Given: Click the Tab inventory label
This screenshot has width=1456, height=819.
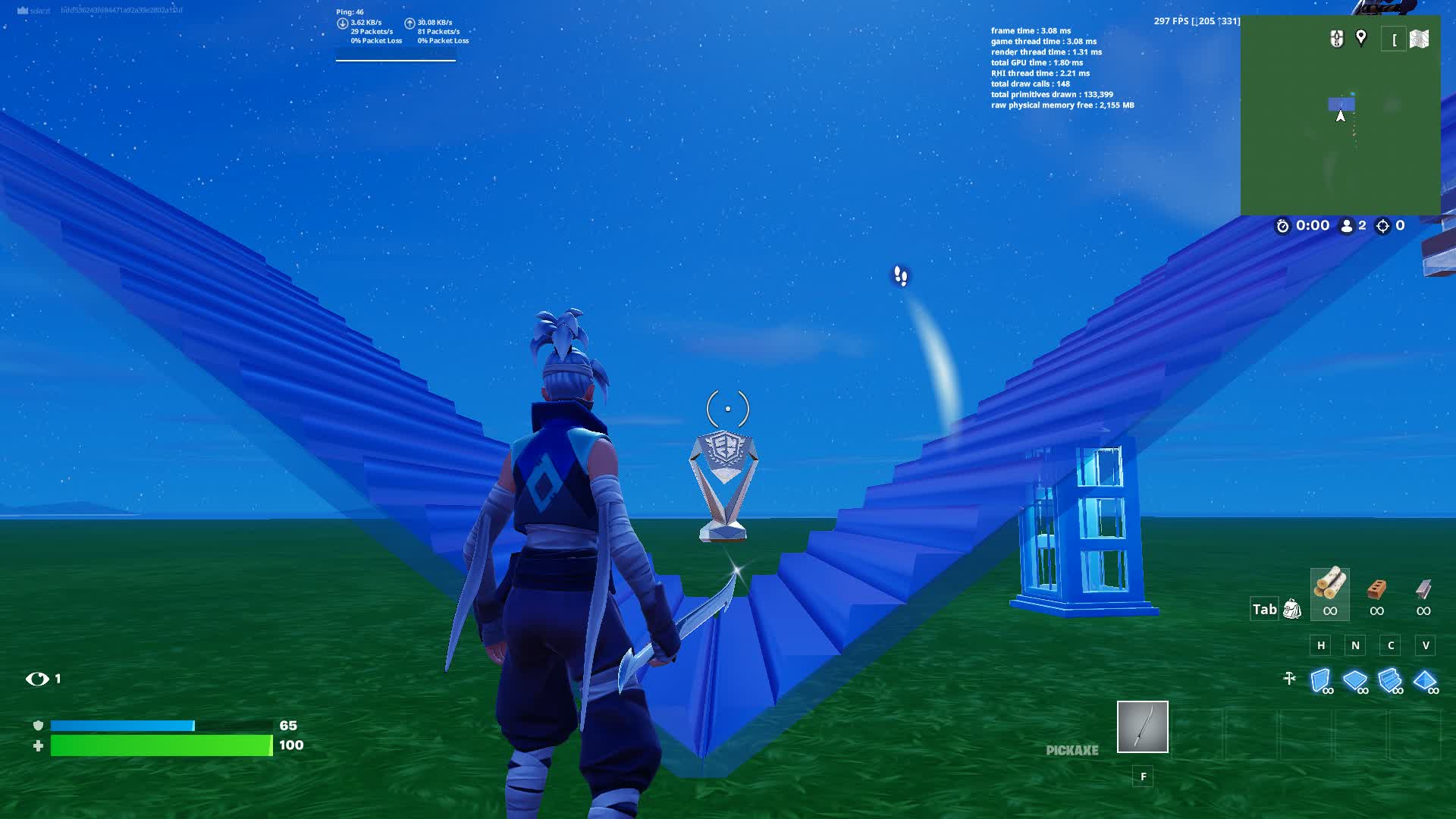Looking at the screenshot, I should tap(1263, 609).
